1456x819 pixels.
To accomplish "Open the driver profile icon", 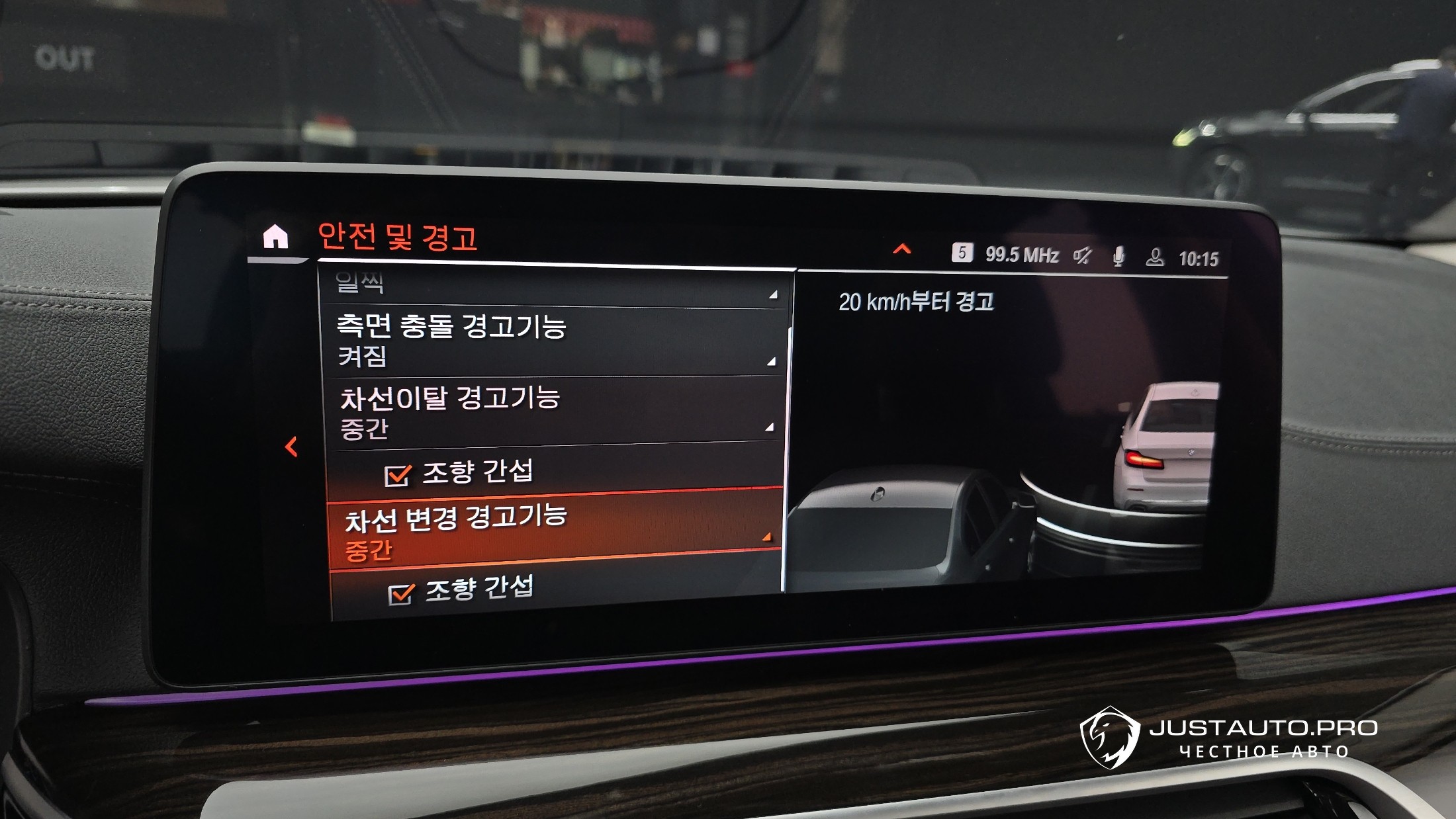I will (1155, 257).
